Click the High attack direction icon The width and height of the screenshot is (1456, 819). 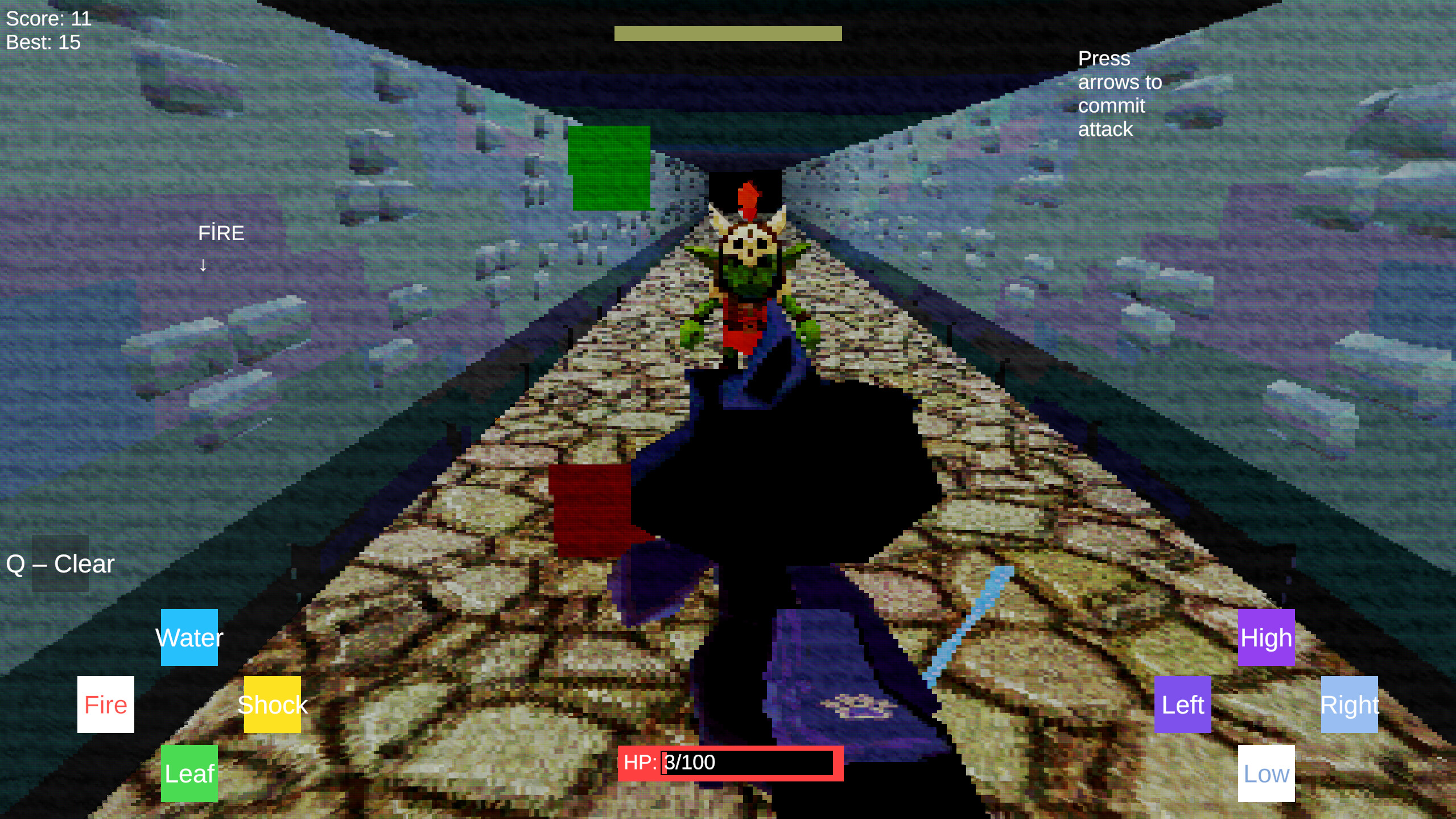[x=1265, y=637]
